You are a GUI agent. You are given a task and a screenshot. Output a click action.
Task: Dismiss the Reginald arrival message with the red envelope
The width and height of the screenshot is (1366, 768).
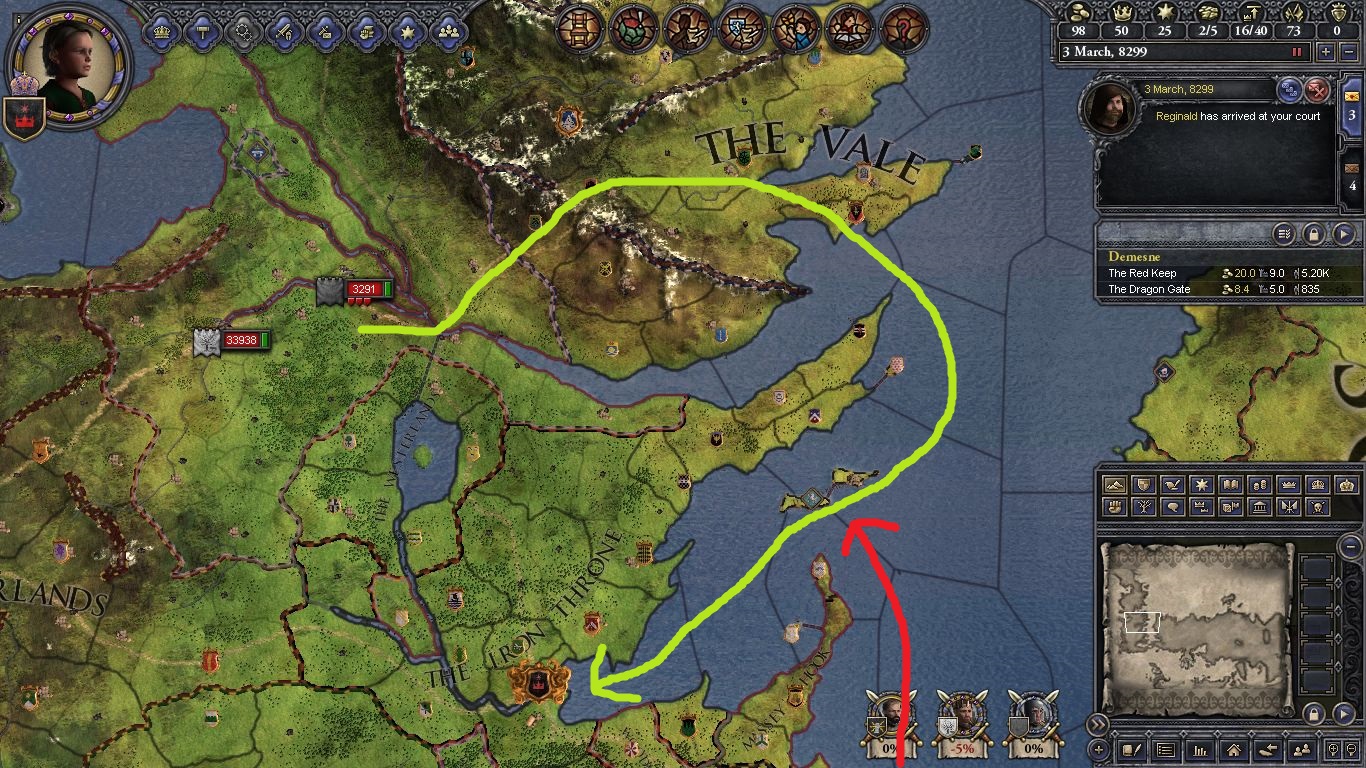tap(1318, 90)
